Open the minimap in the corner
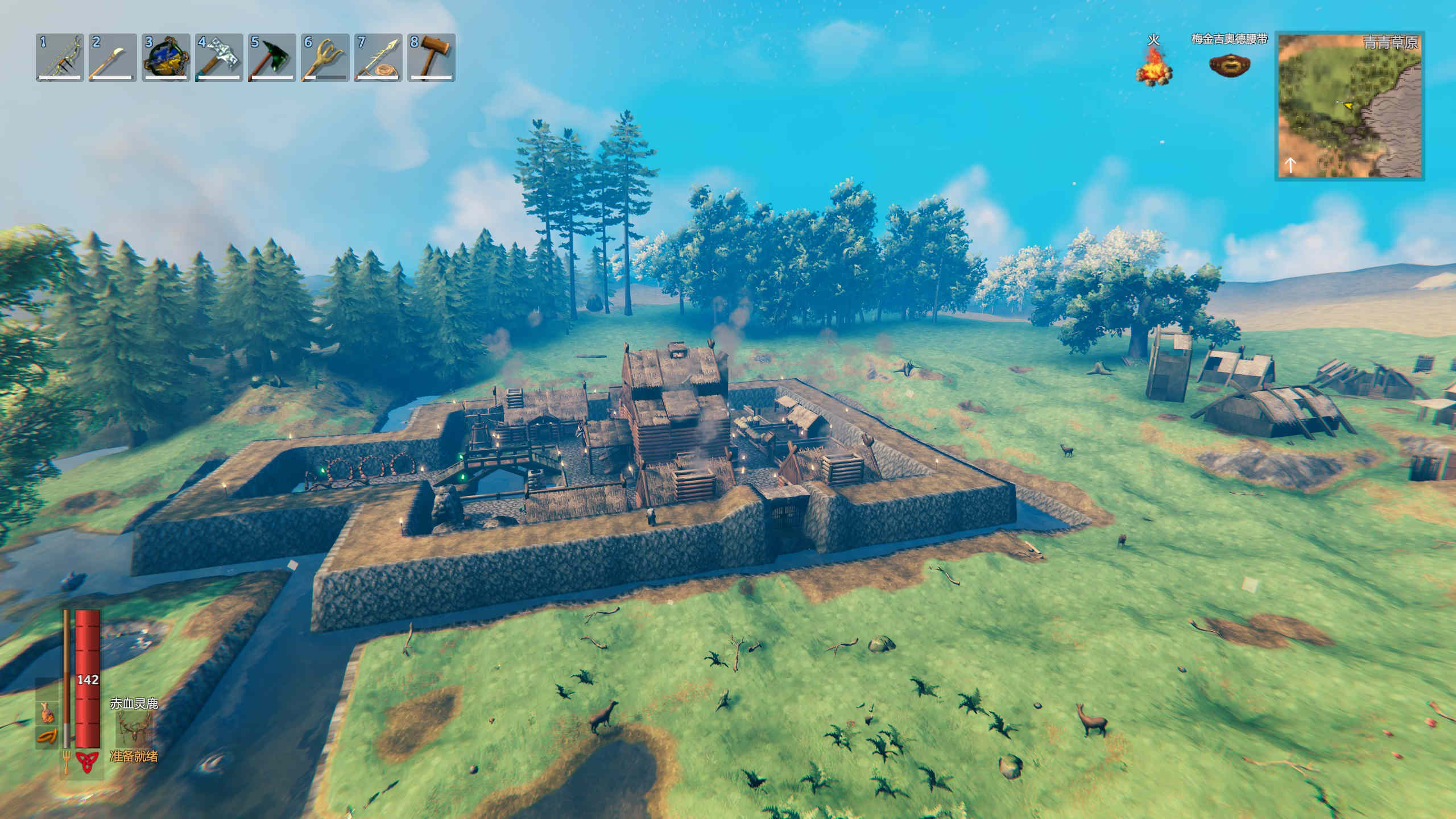Screen dimensions: 1456x819 [x=1350, y=106]
